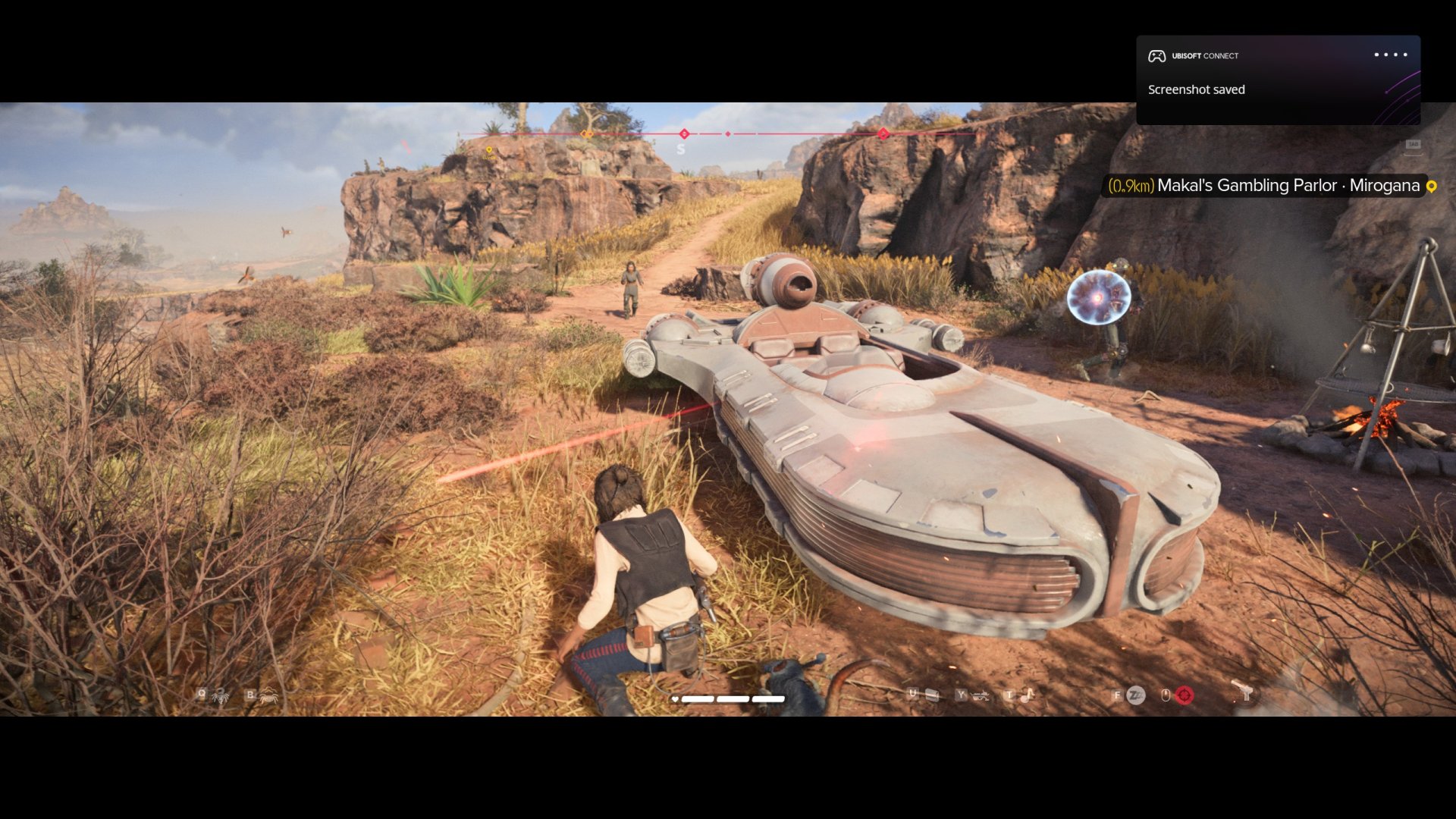Image resolution: width=1456 pixels, height=819 pixels.
Task: Activate the music note whistle icon
Action: click(x=1028, y=695)
